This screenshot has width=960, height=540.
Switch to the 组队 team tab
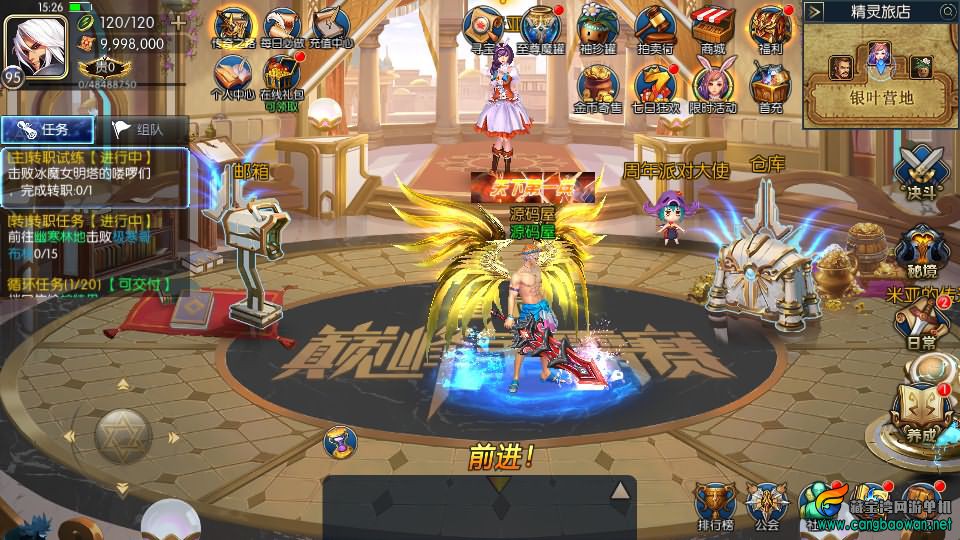pyautogui.click(x=140, y=129)
